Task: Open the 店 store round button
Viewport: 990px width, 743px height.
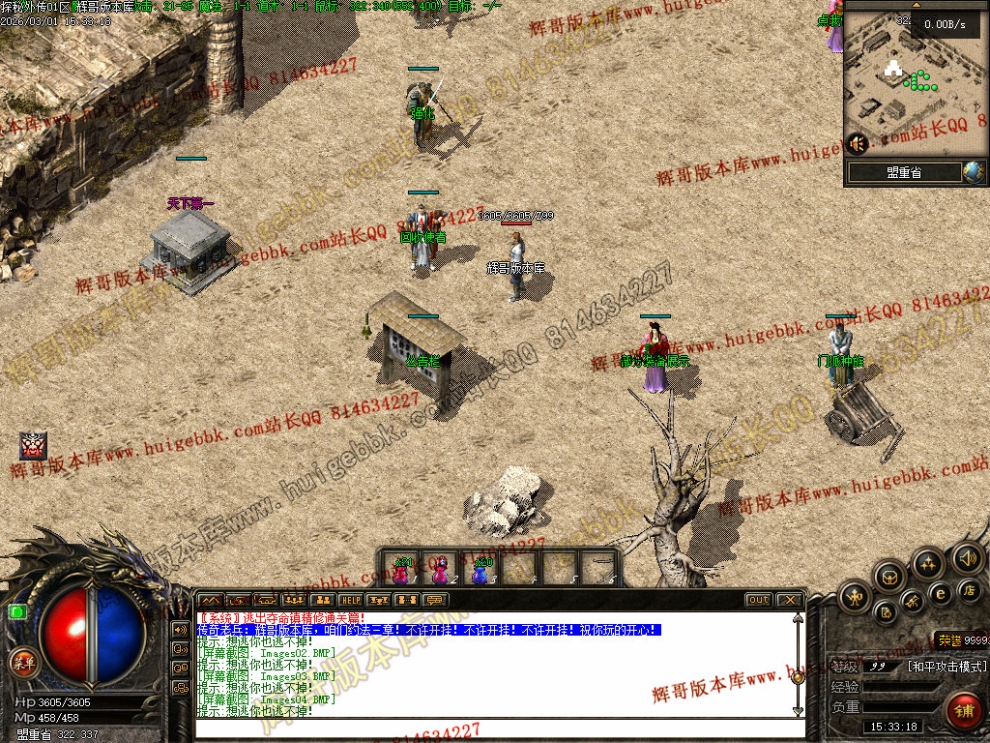Action: click(x=968, y=590)
